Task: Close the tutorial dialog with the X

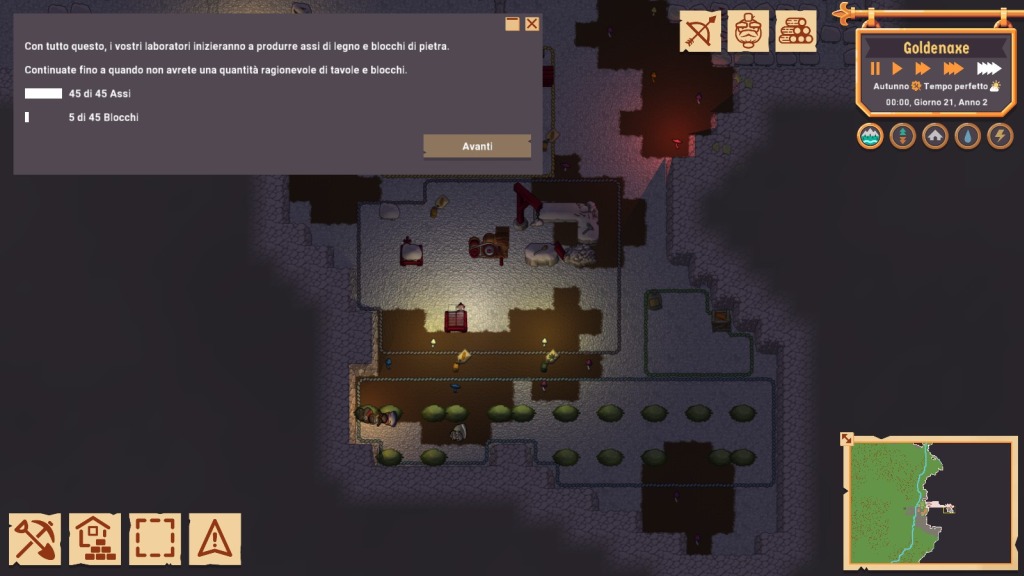Action: [x=532, y=24]
